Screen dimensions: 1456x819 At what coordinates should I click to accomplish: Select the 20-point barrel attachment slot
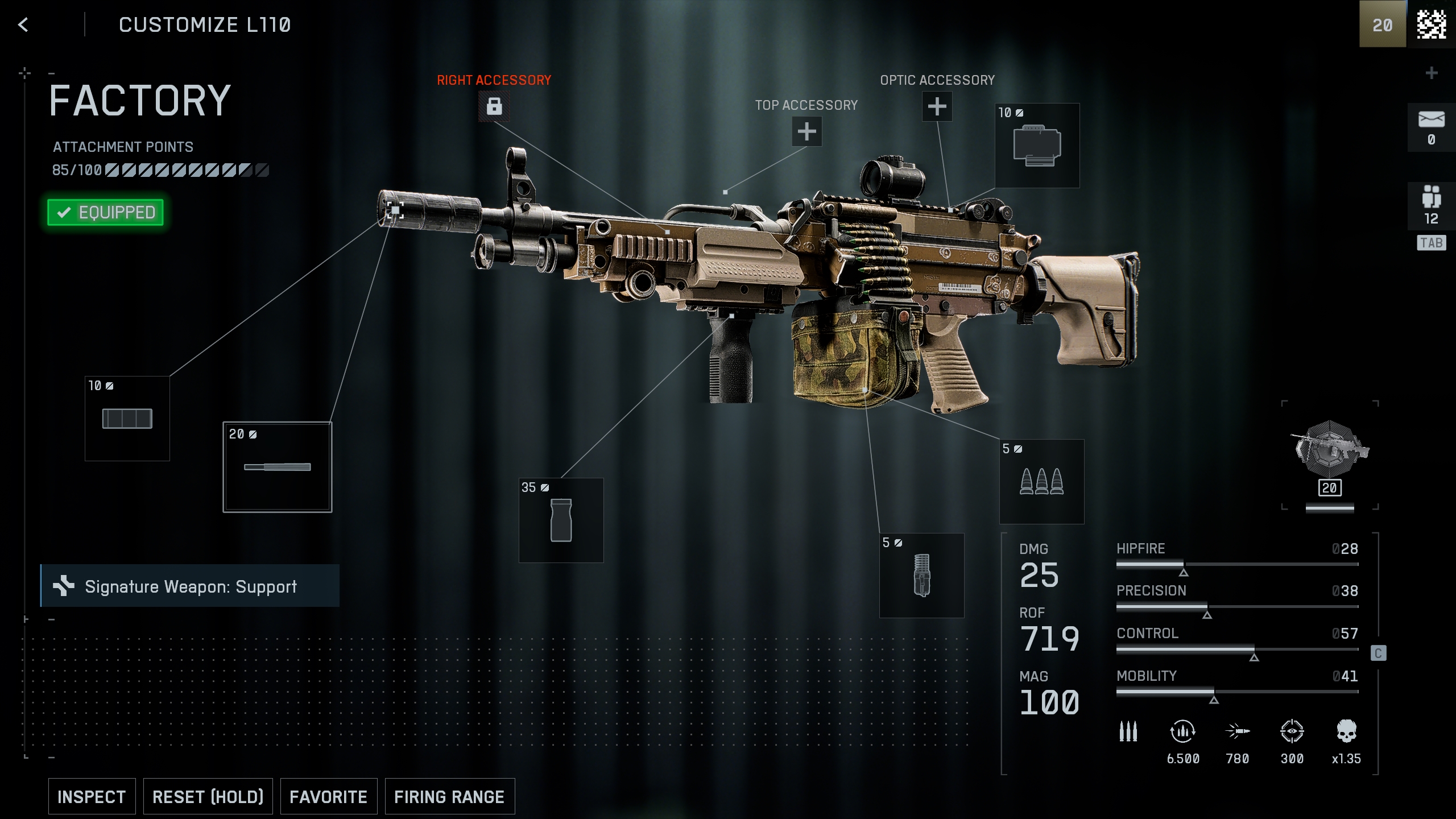[278, 467]
